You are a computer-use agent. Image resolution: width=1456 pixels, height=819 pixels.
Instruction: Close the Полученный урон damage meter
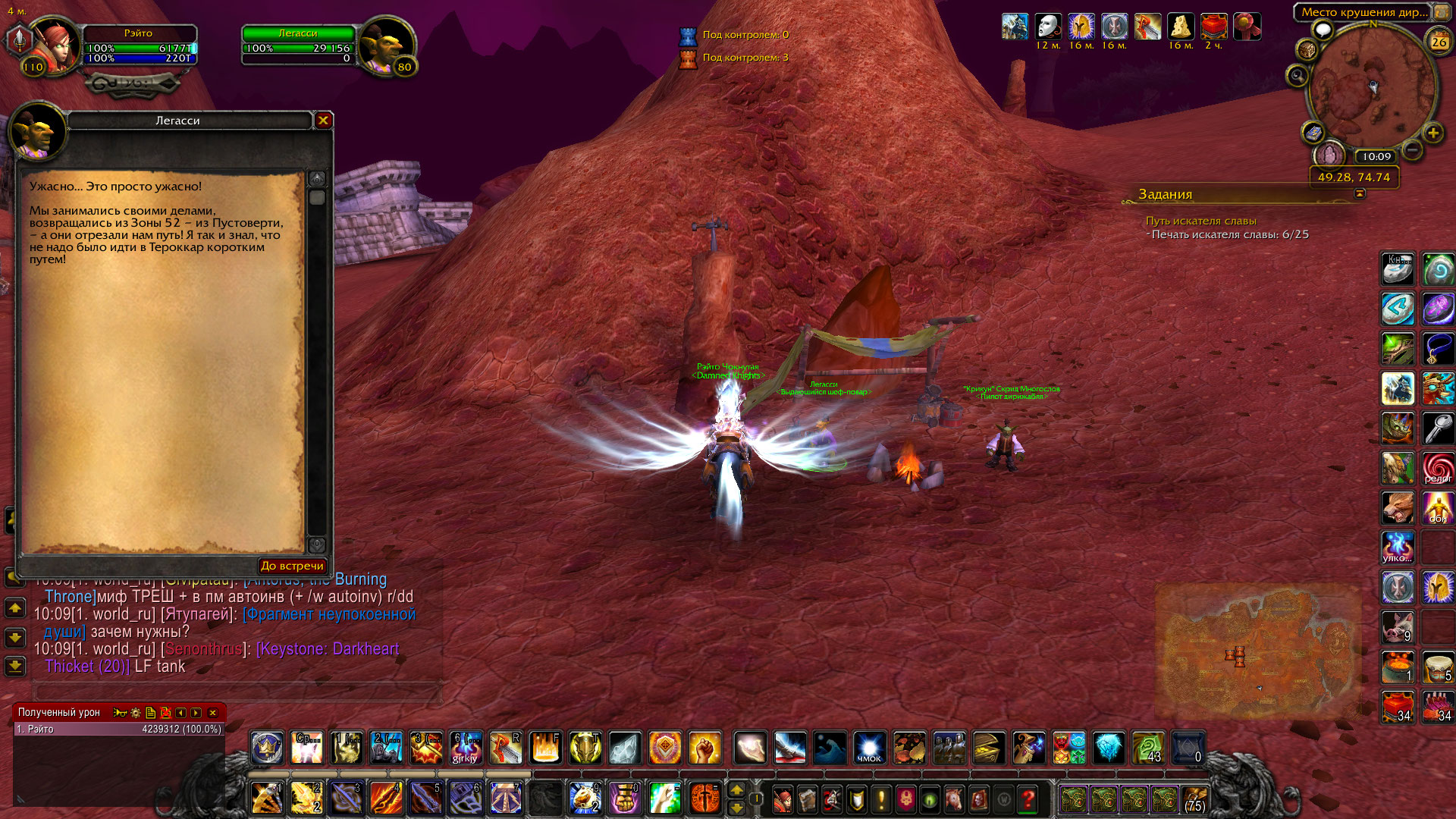[213, 713]
